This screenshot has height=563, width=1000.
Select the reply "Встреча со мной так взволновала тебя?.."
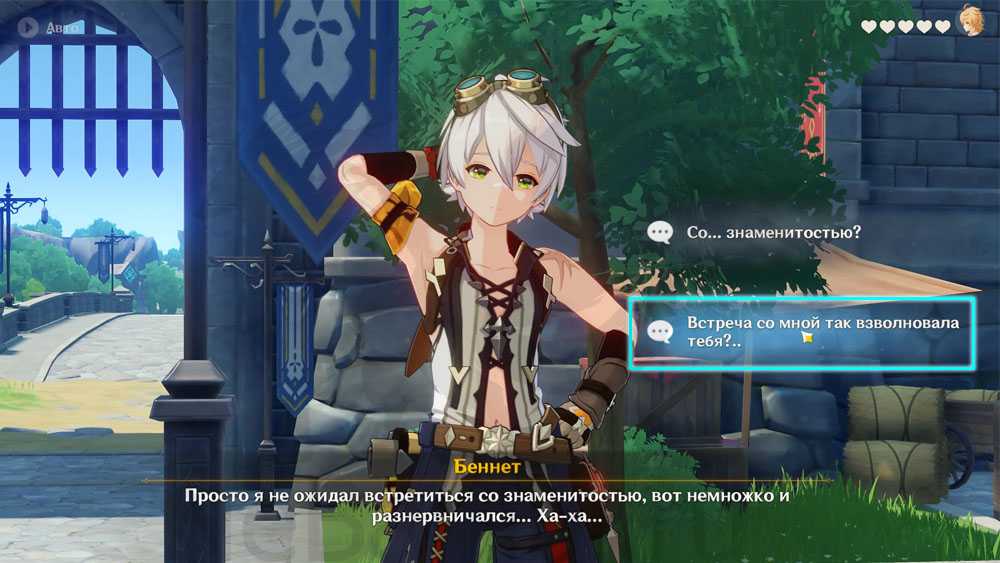point(801,332)
